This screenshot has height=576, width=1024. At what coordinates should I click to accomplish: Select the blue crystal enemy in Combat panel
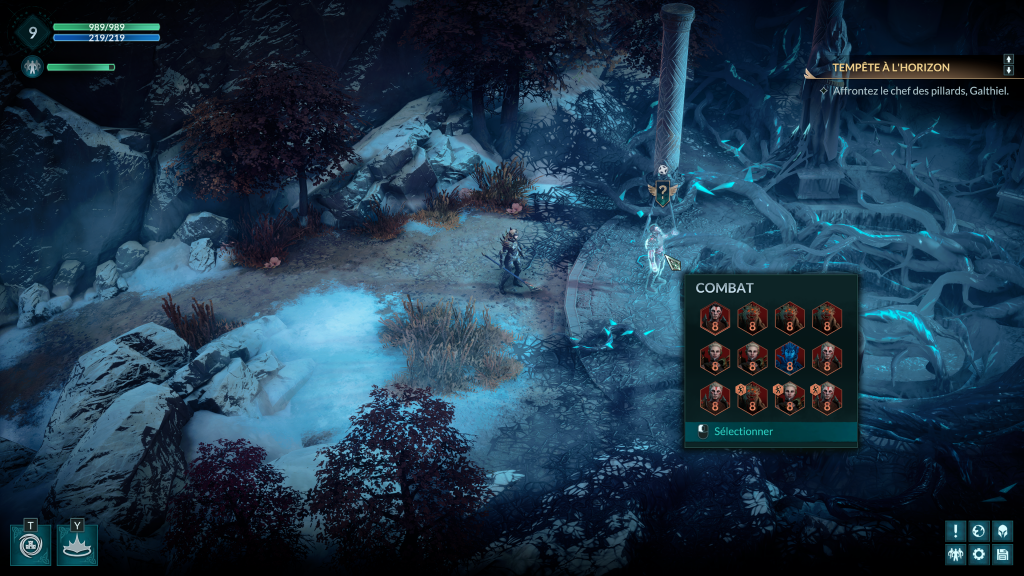pyautogui.click(x=789, y=358)
